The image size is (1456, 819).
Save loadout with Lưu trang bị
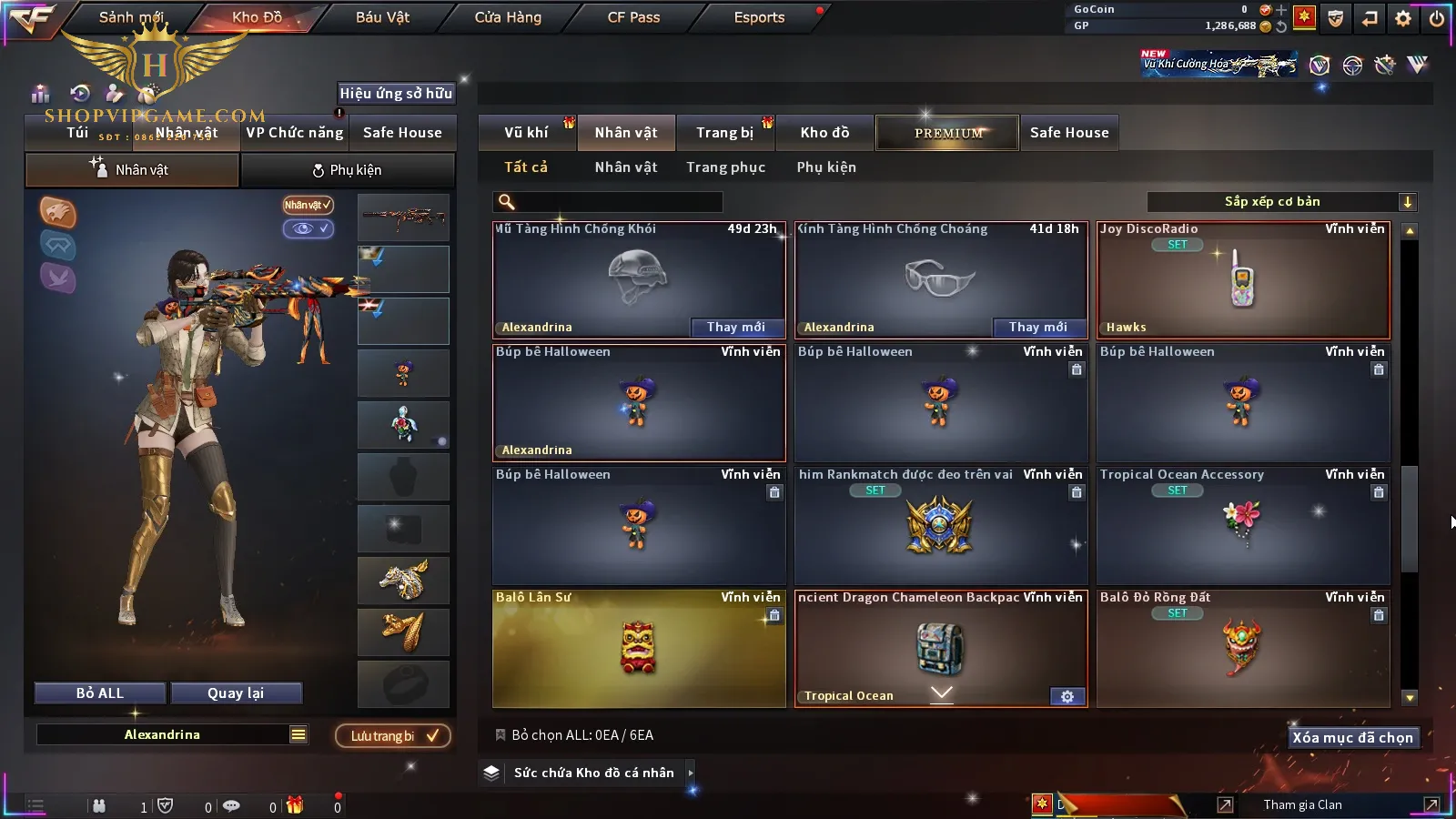coord(393,736)
